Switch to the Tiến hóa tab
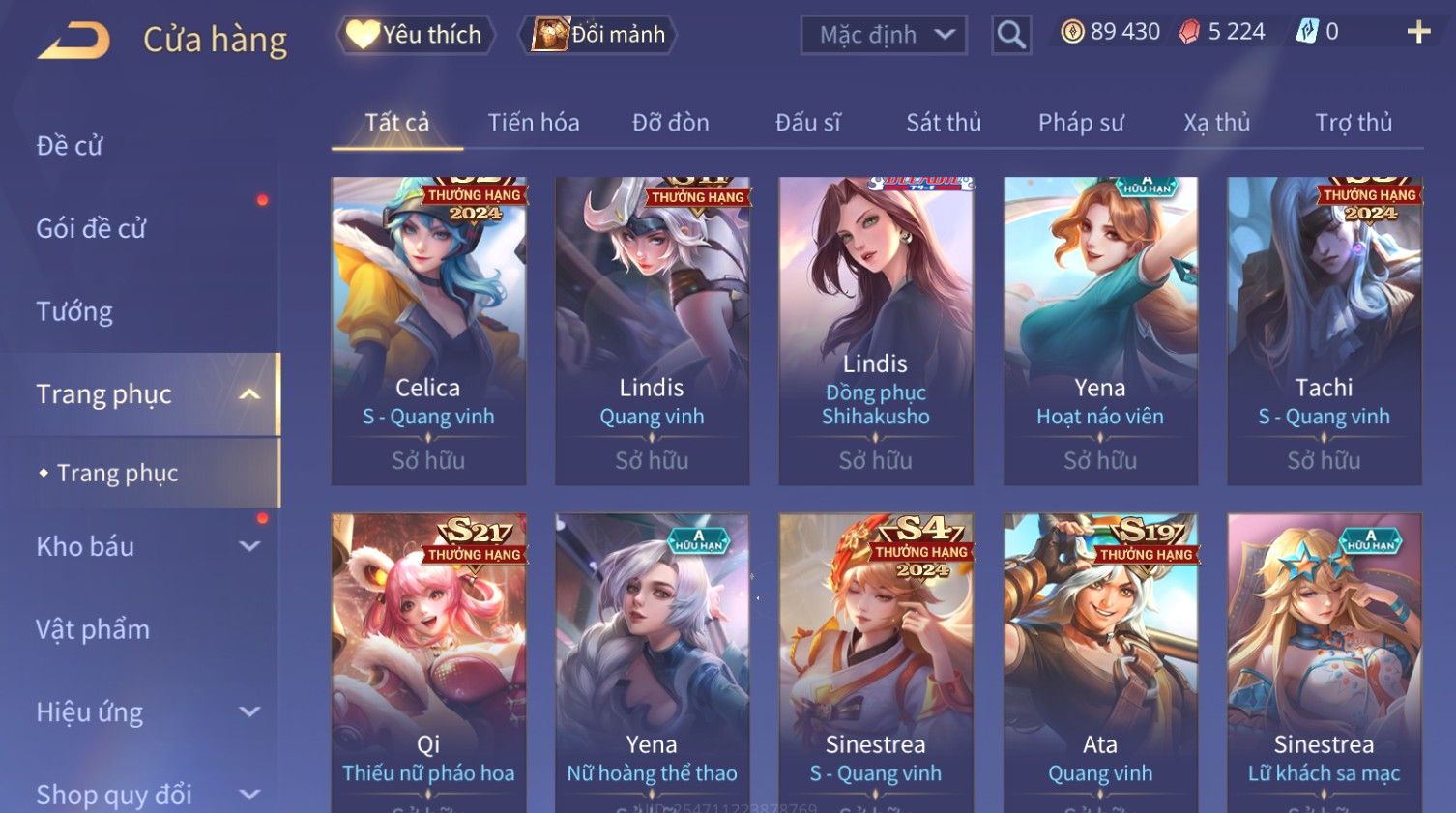The image size is (1456, 813). [x=534, y=123]
